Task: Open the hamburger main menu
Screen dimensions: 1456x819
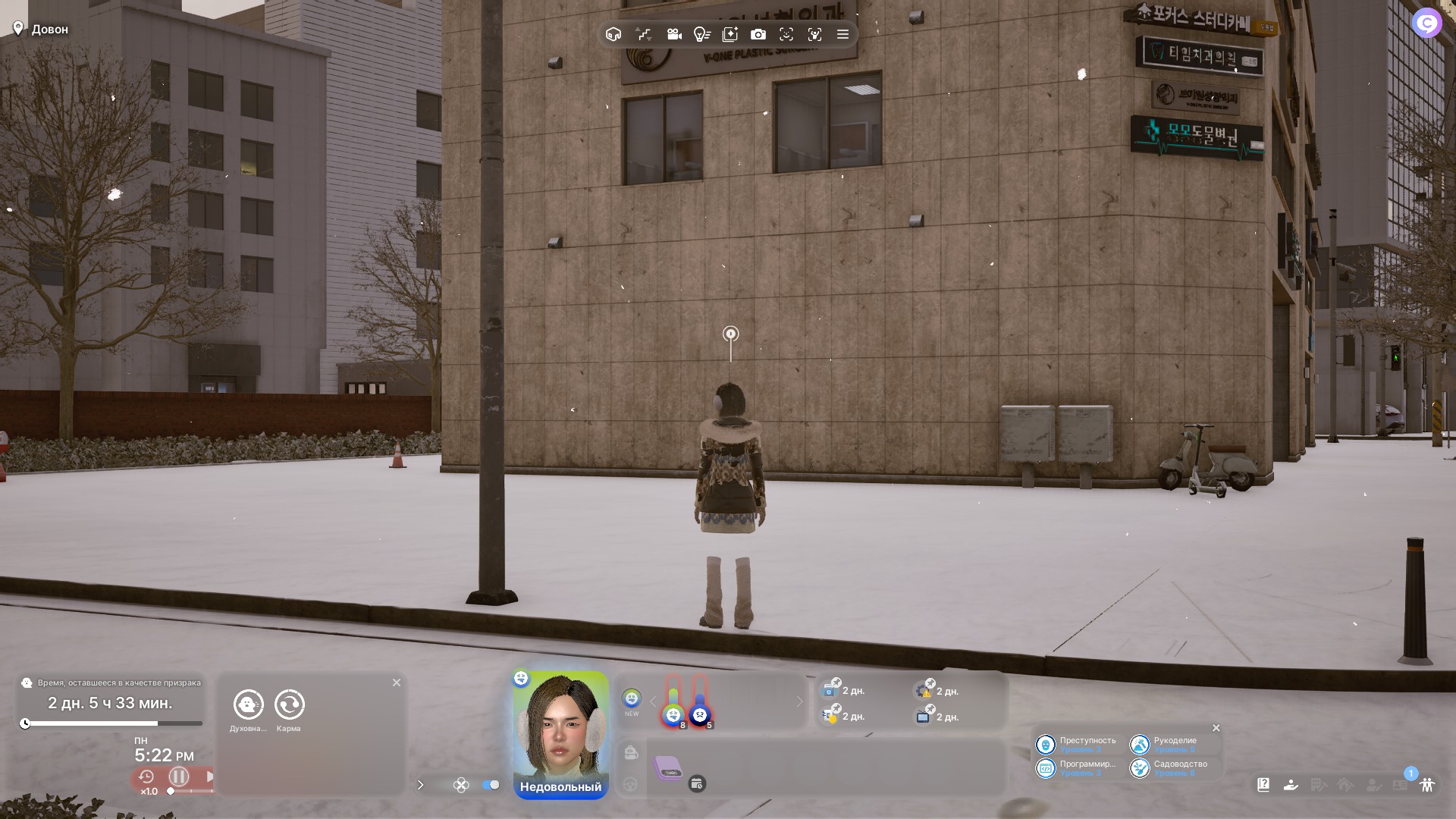Action: [x=843, y=34]
